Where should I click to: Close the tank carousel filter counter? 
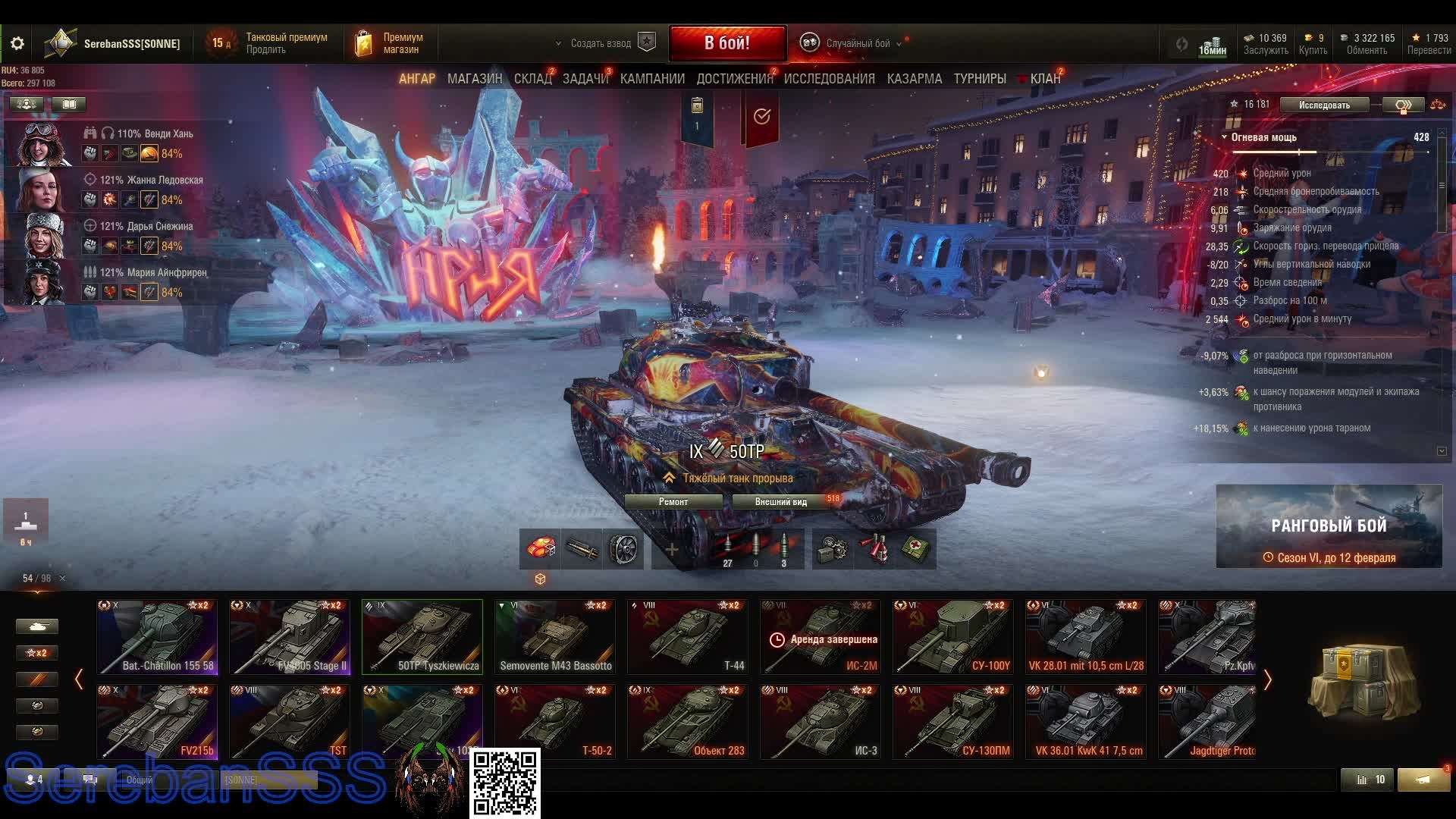(62, 579)
